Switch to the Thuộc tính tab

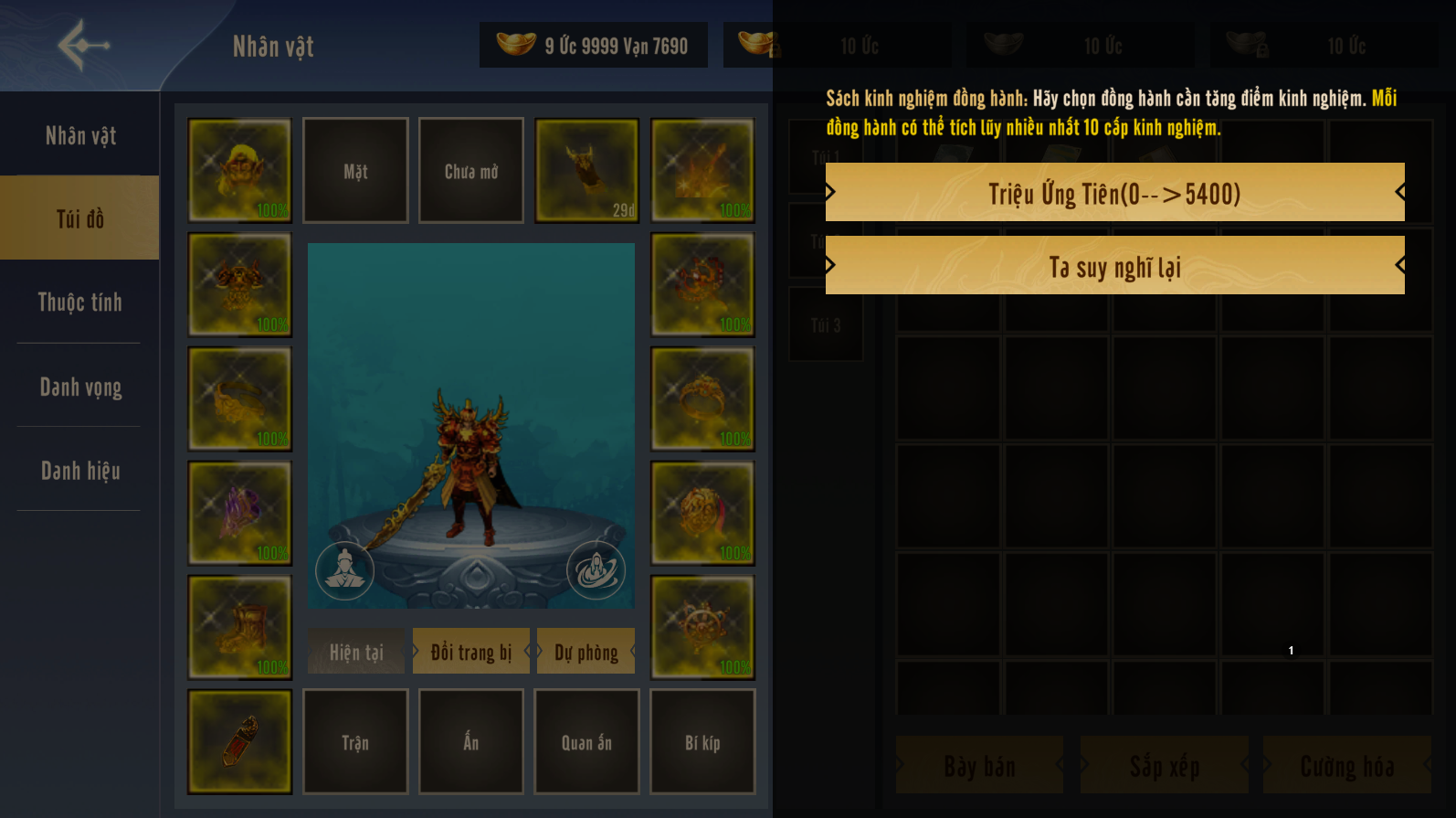80,303
